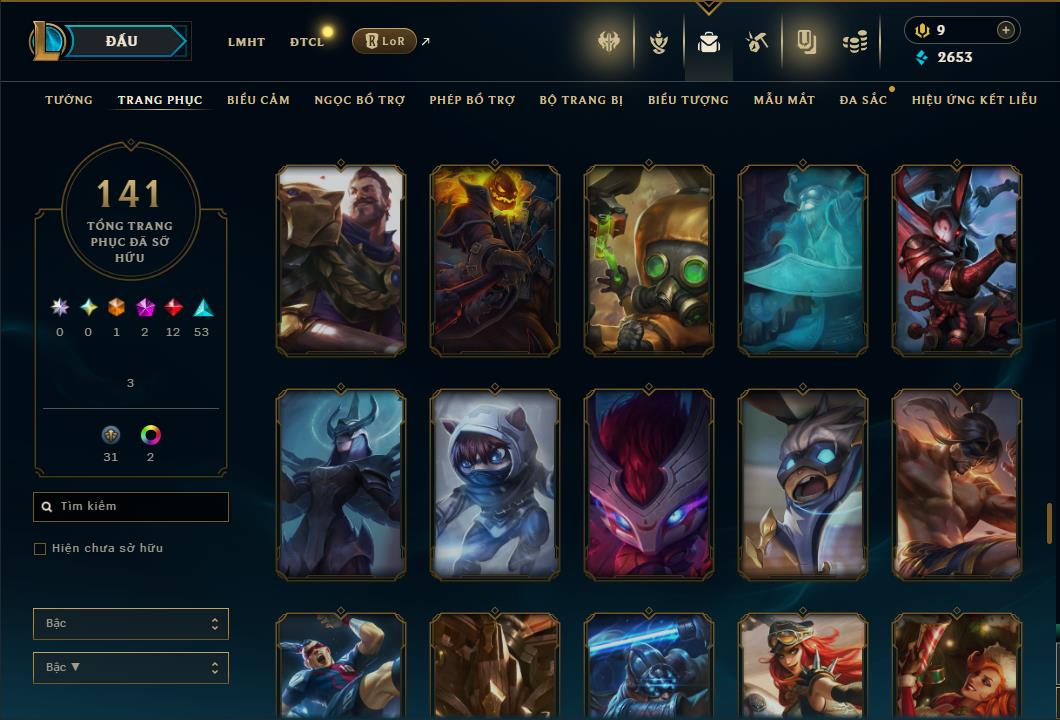
Task: Select the HIỆU ỨNG KẾT LIỄU tab
Action: (x=974, y=100)
